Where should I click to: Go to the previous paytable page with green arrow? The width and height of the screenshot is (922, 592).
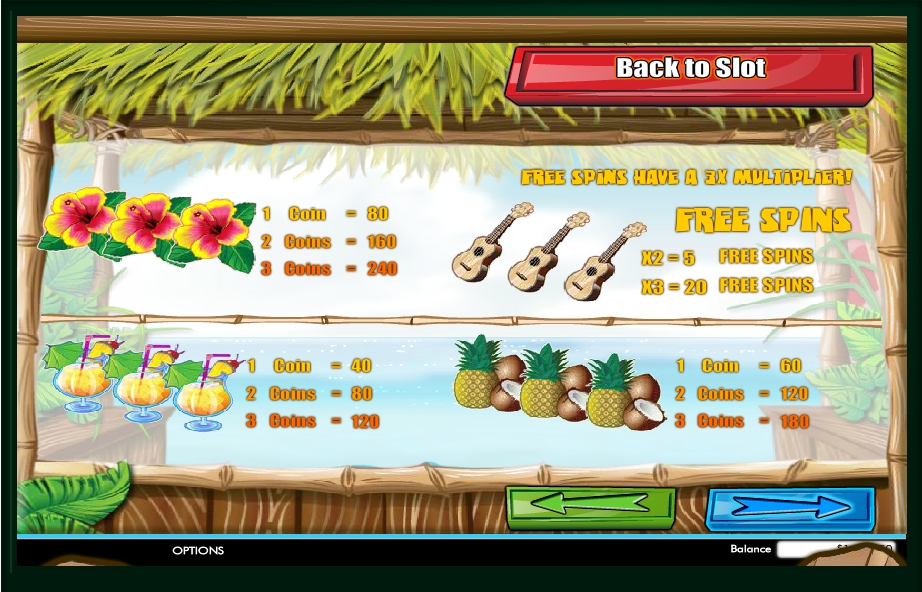click(x=590, y=507)
